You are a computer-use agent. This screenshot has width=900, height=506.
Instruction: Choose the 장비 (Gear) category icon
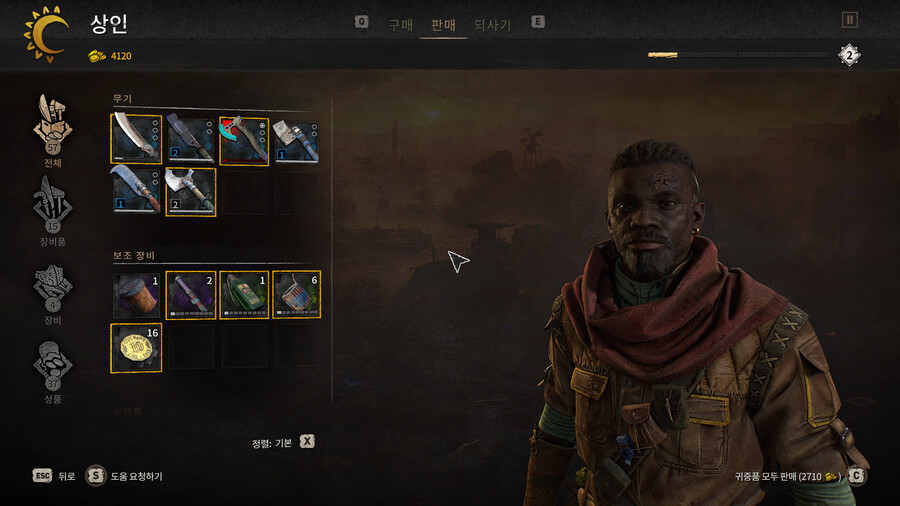(53, 290)
